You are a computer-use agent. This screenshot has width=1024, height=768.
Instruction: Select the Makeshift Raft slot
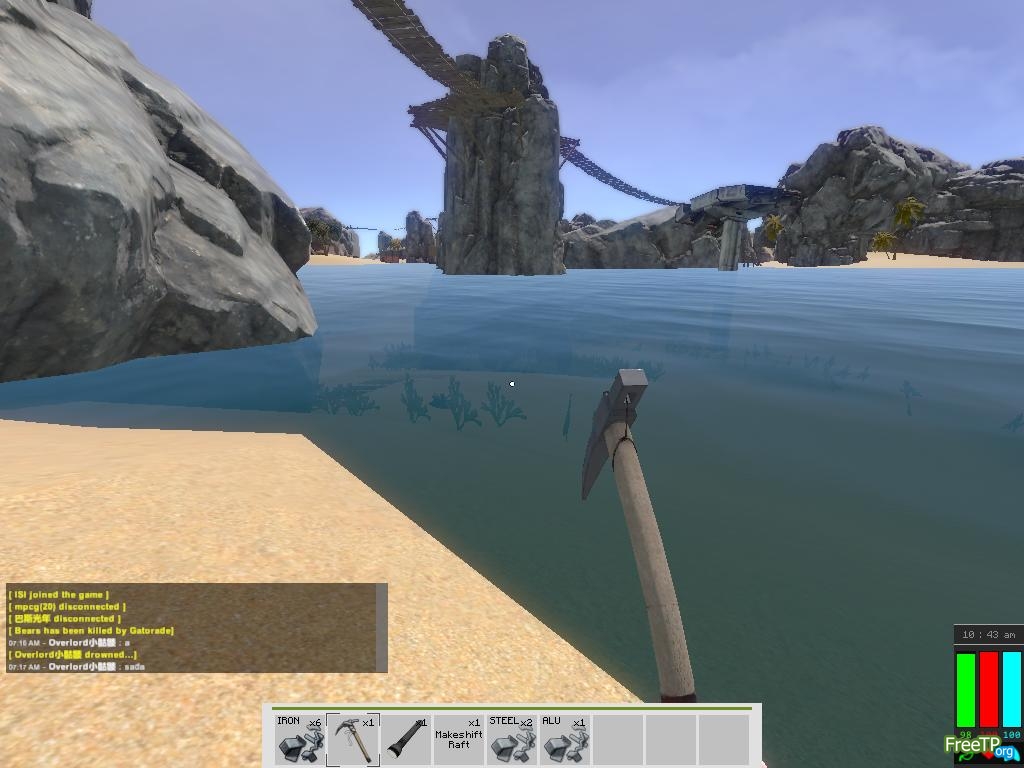click(x=459, y=739)
